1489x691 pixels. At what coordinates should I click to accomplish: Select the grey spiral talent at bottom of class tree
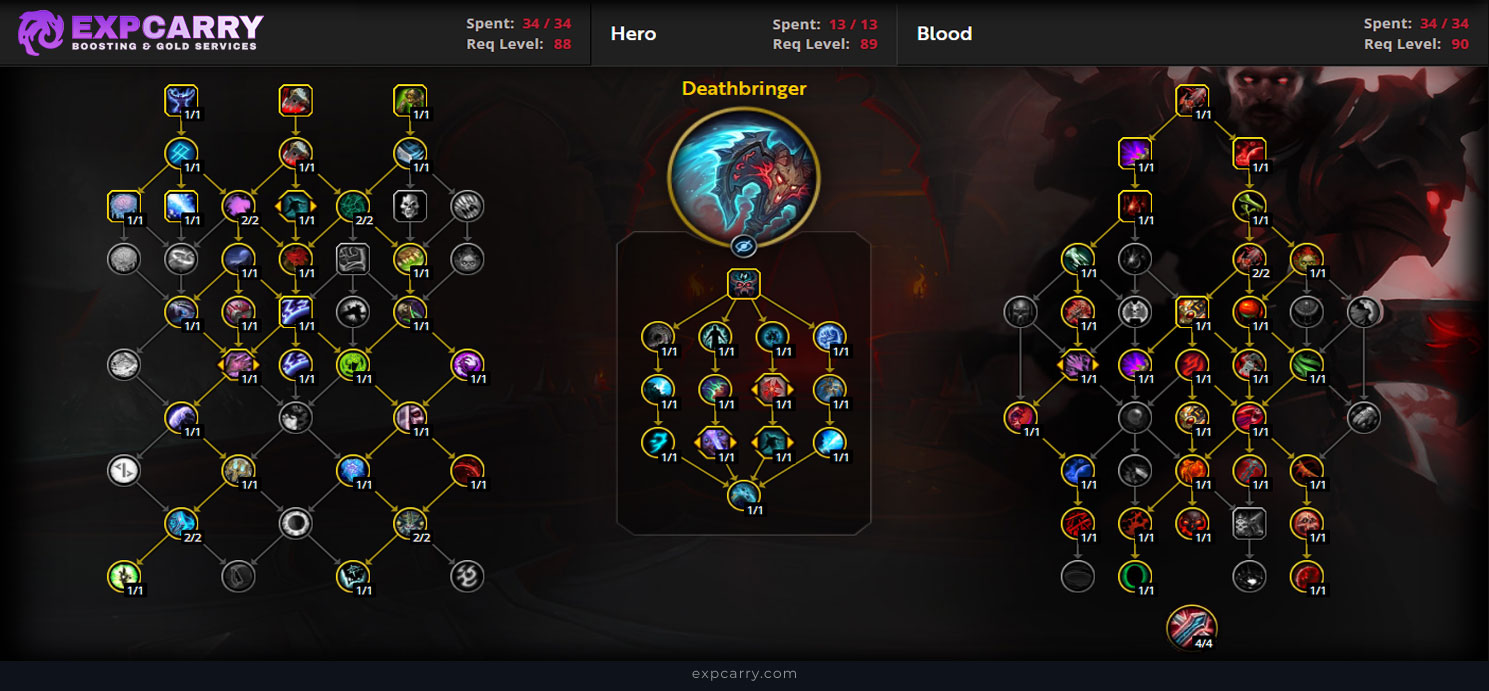[467, 575]
